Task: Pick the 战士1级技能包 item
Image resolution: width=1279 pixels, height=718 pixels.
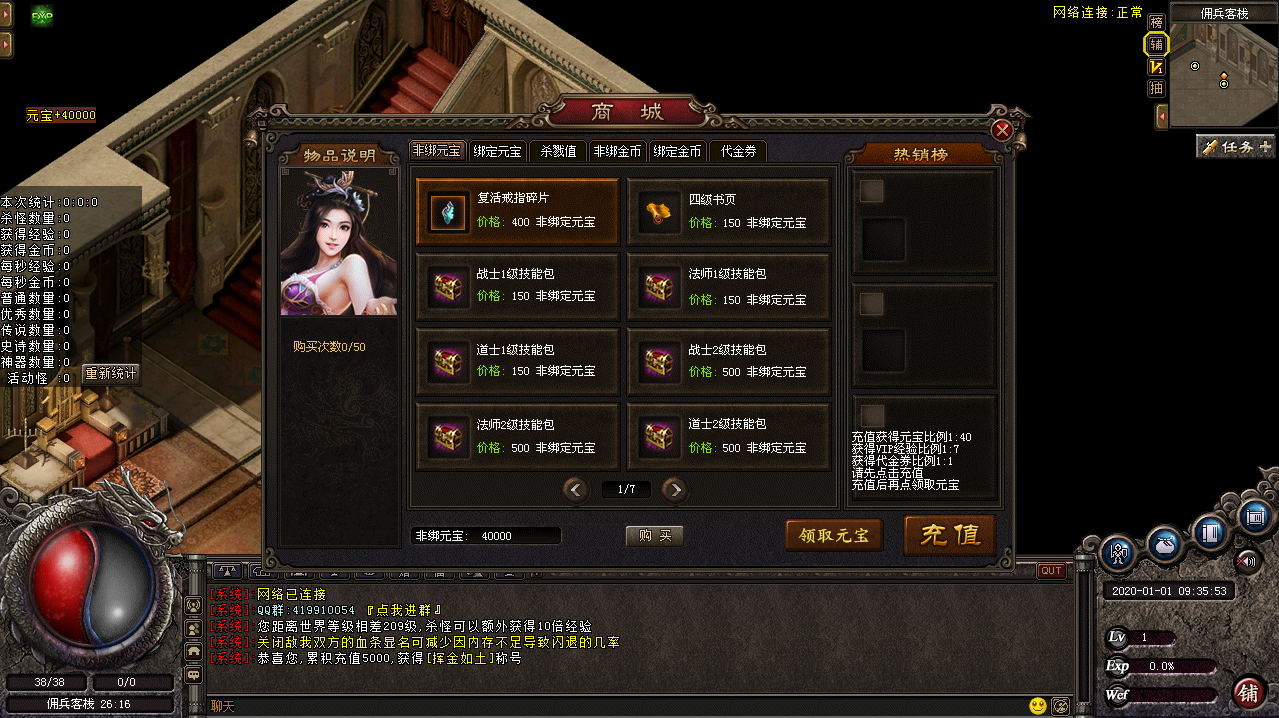Action: [518, 287]
